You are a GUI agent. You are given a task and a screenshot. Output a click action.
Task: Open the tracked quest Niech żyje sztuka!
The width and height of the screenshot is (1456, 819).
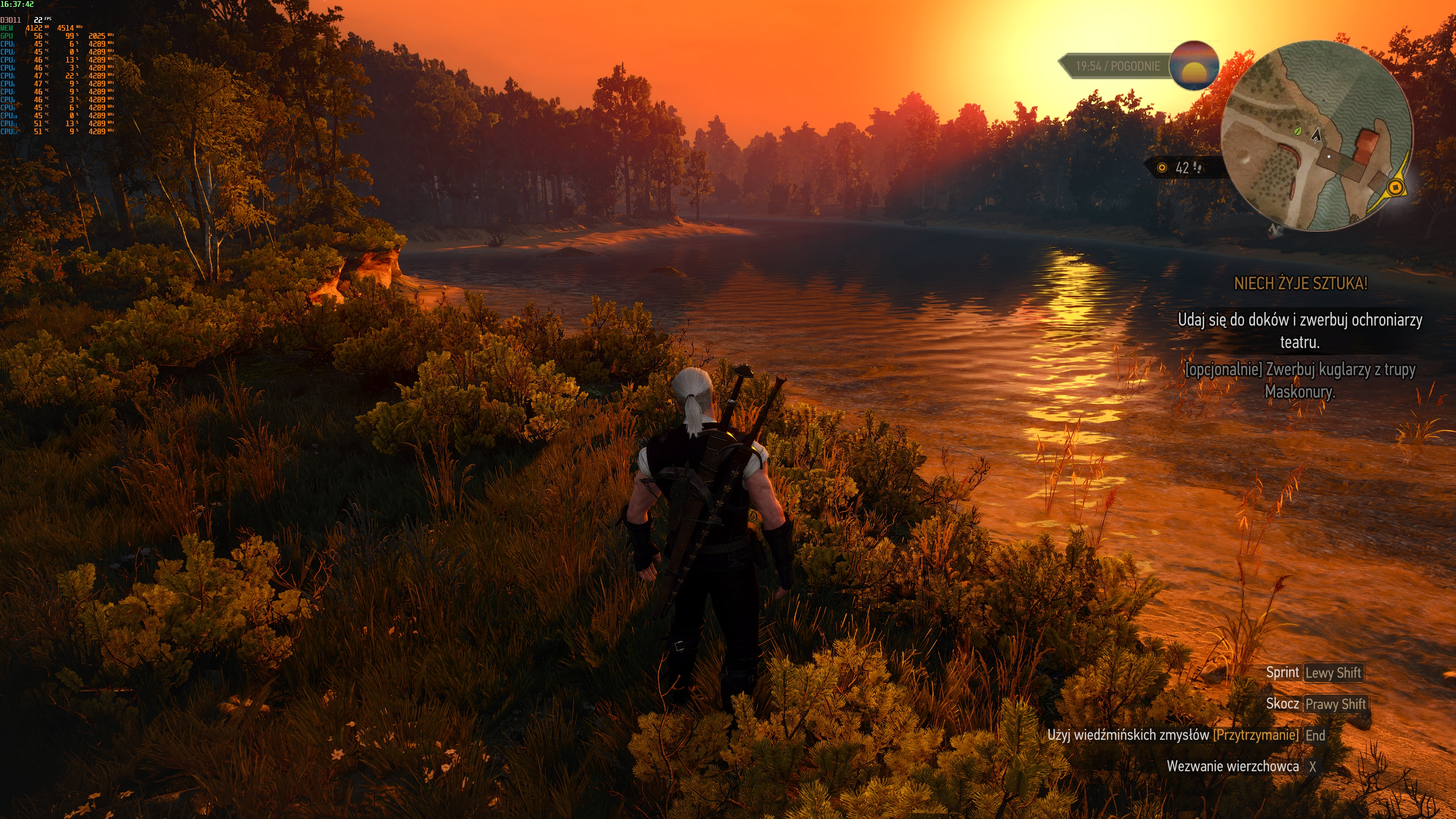click(x=1301, y=283)
